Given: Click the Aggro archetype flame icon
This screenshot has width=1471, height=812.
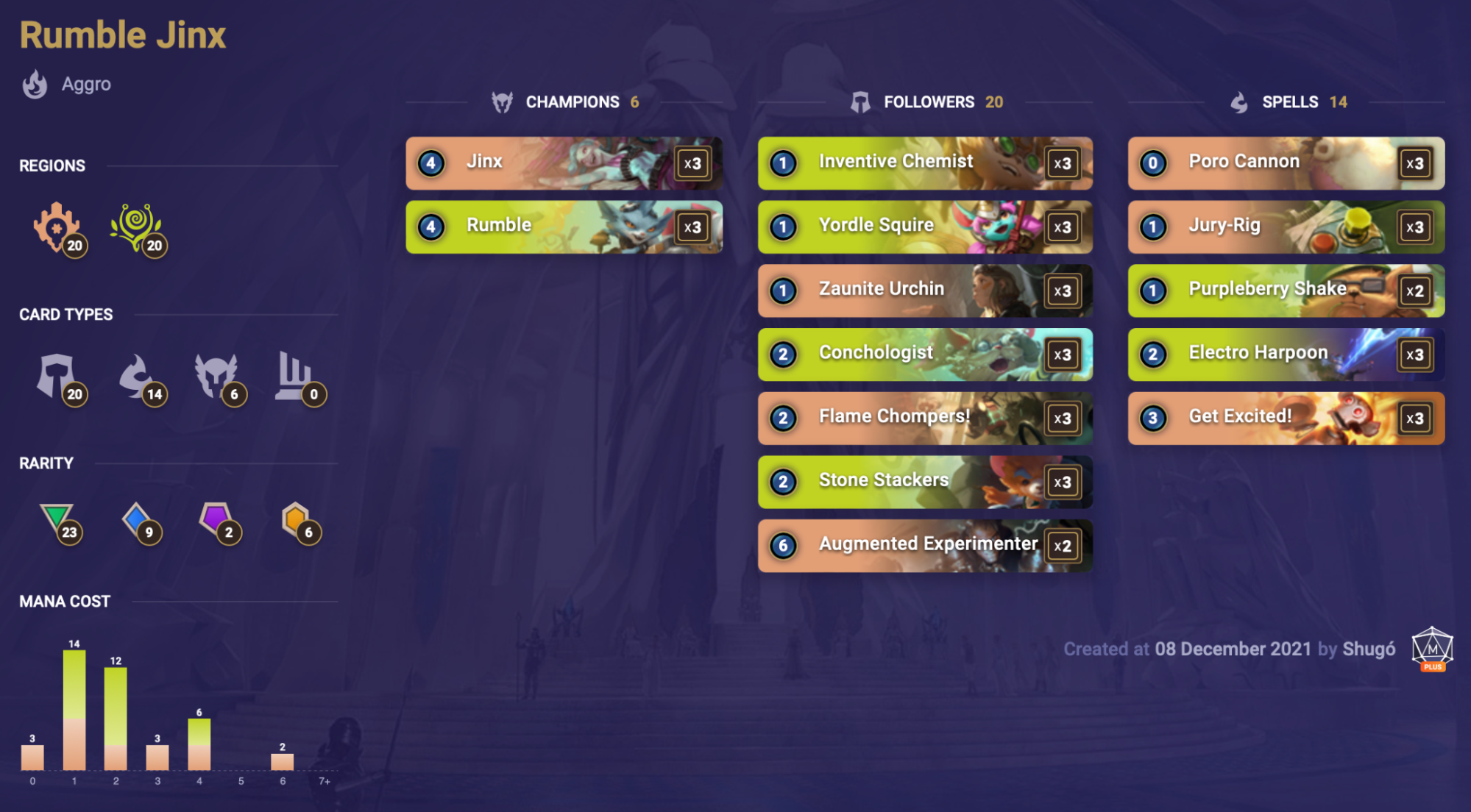Looking at the screenshot, I should pyautogui.click(x=35, y=84).
